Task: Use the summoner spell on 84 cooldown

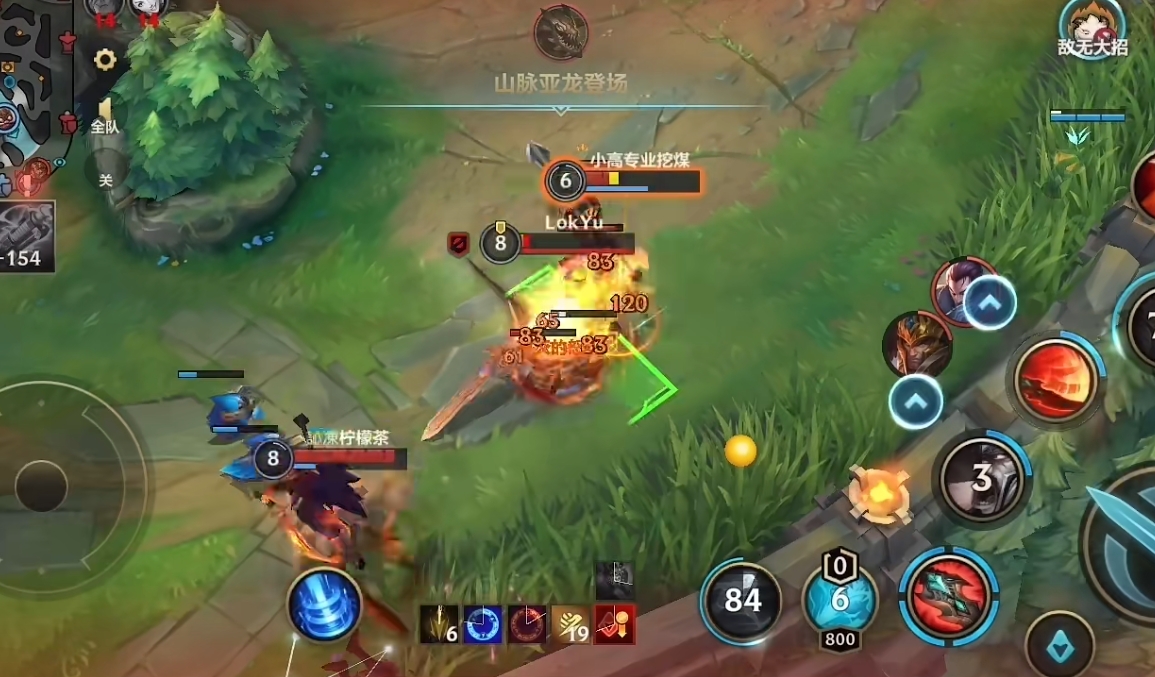Action: coord(742,600)
